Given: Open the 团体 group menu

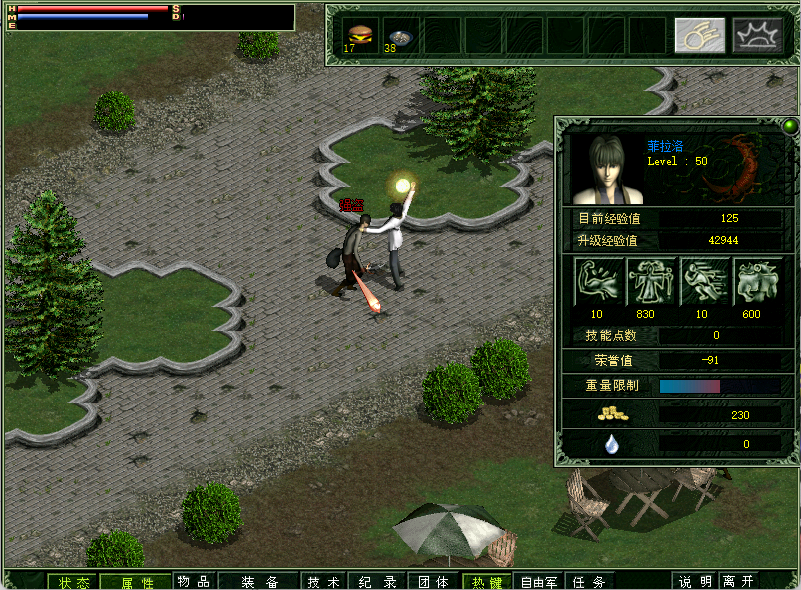Looking at the screenshot, I should click(x=434, y=582).
